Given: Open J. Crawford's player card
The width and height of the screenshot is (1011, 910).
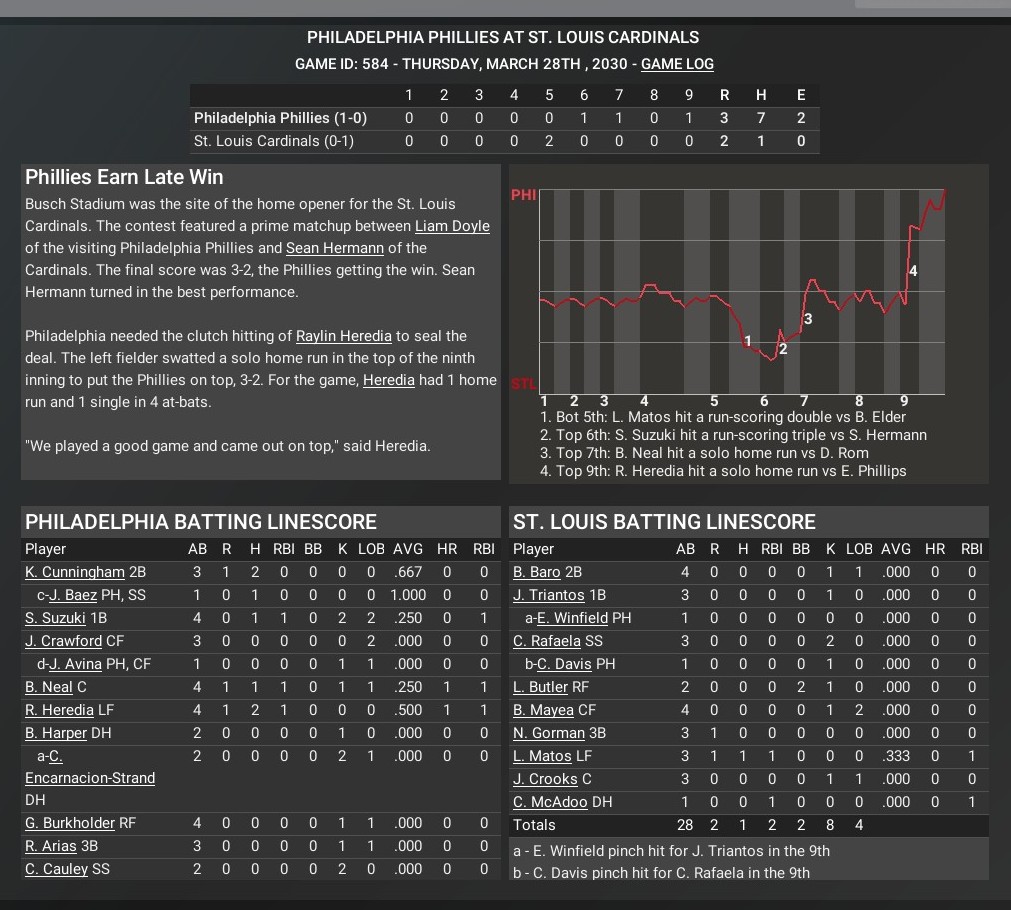Looking at the screenshot, I should (64, 641).
